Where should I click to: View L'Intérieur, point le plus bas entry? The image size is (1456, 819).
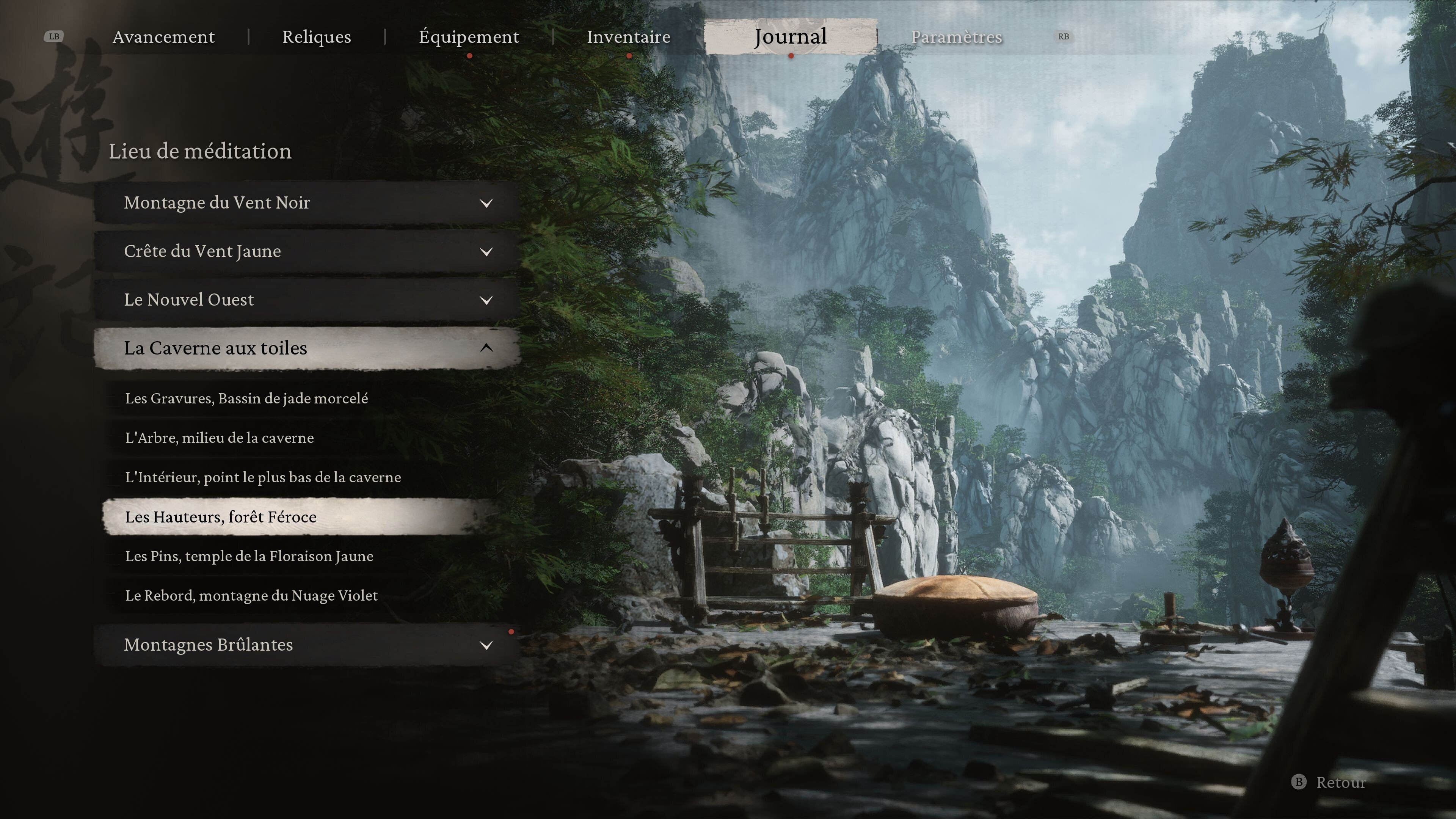(x=263, y=478)
